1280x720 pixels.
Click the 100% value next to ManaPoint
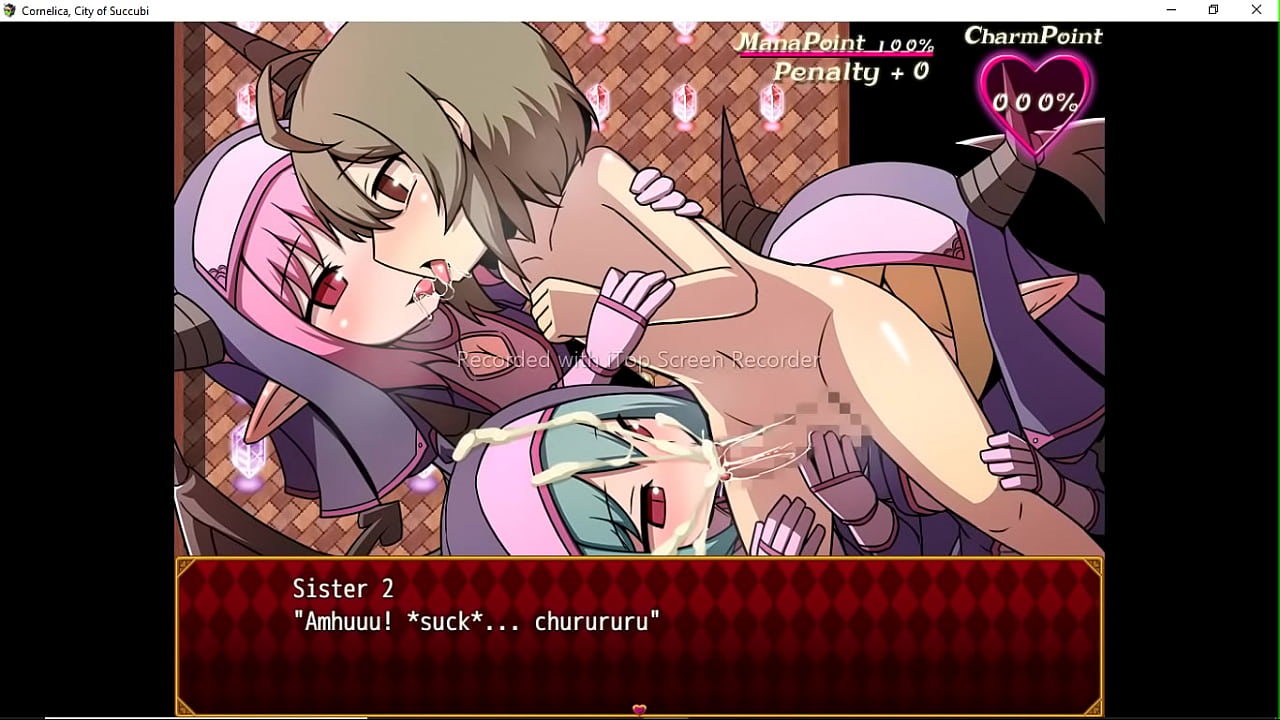click(x=908, y=43)
